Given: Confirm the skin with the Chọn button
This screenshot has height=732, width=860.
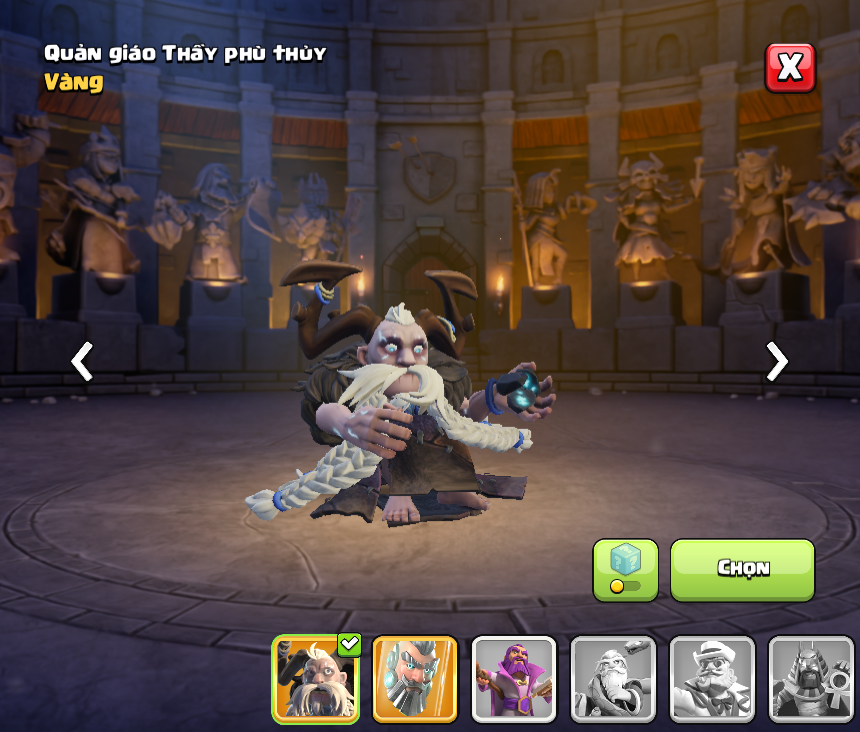Looking at the screenshot, I should [x=742, y=569].
